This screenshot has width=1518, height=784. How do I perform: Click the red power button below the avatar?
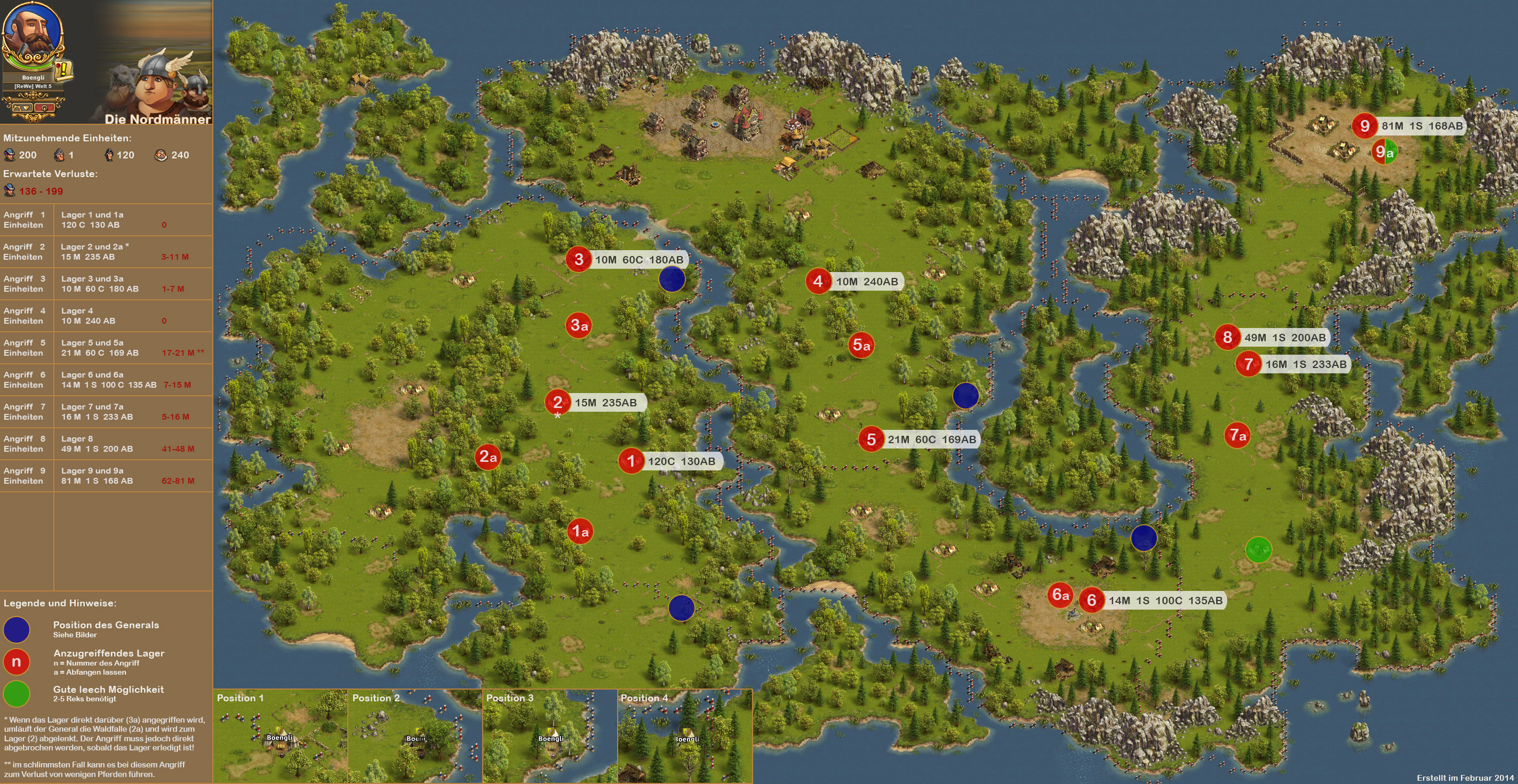click(x=45, y=107)
